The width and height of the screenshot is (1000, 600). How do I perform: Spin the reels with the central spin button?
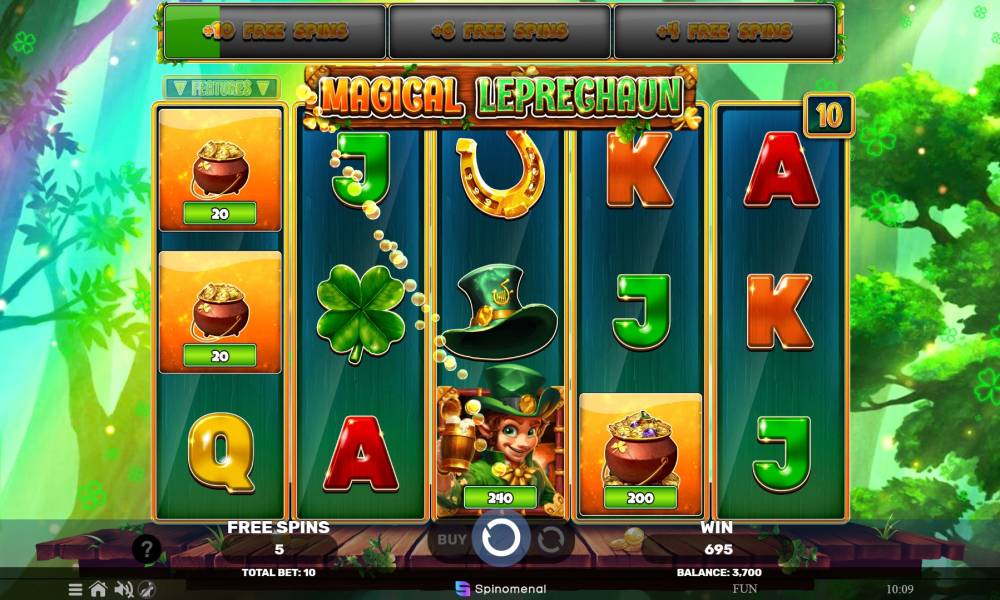500,539
